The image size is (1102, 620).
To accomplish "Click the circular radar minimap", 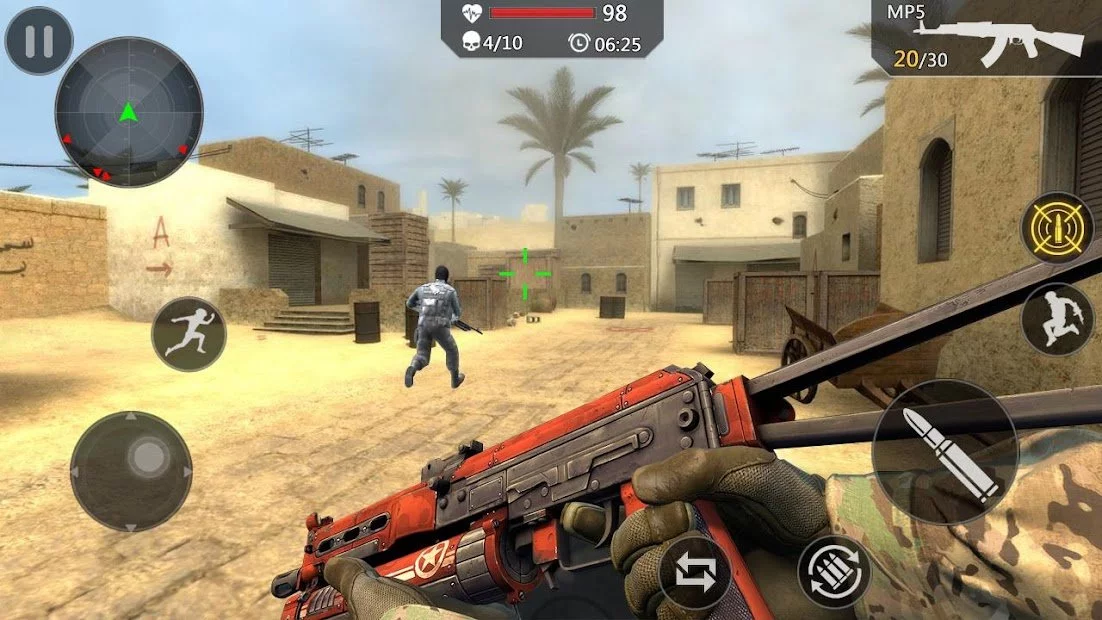I will coord(128,112).
